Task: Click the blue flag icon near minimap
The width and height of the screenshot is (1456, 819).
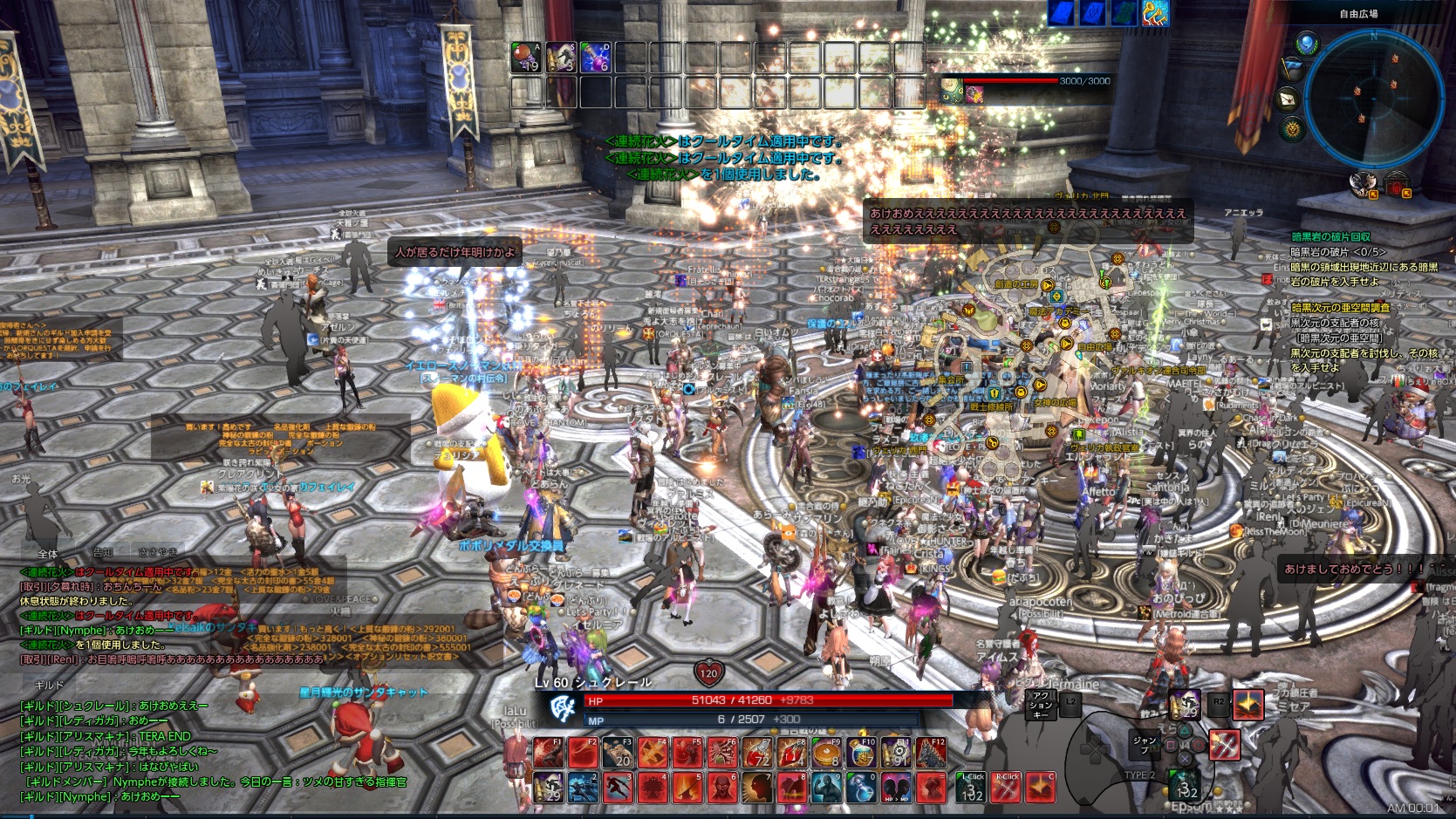Action: tap(1293, 69)
